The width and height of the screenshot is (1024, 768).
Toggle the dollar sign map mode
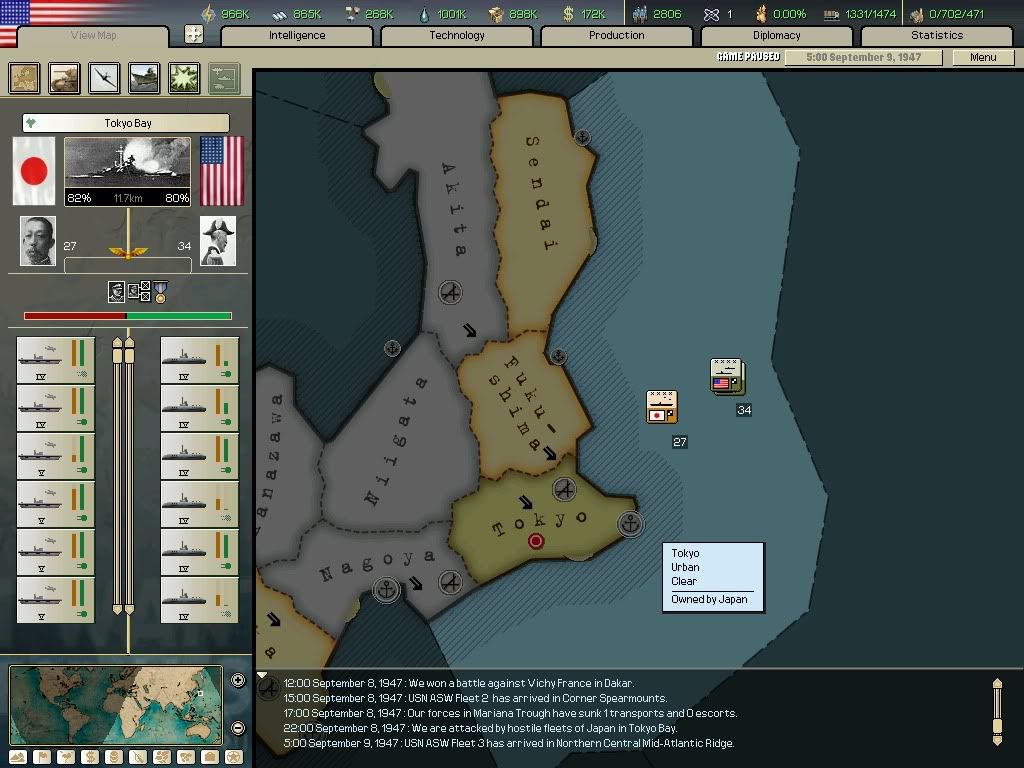click(89, 757)
